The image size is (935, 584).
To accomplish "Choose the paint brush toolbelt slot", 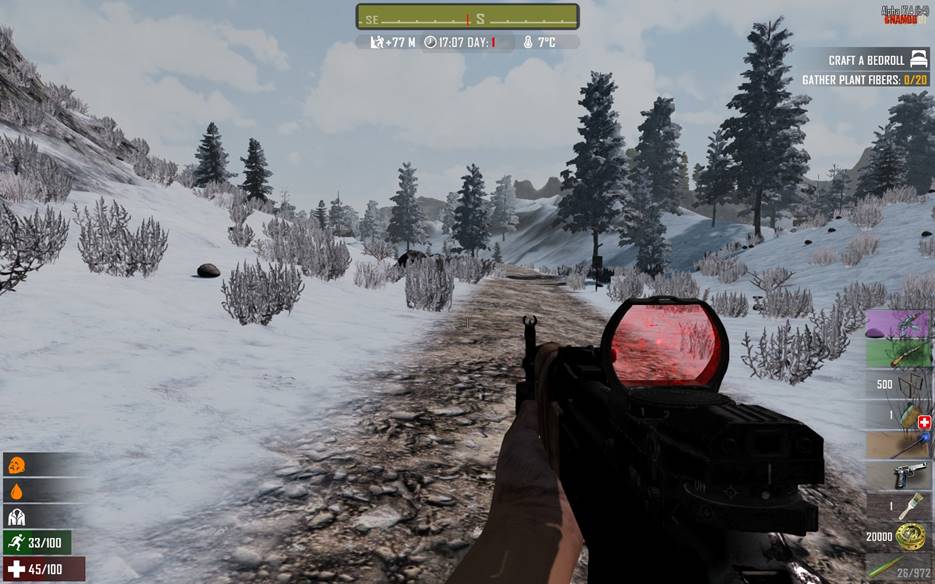I will (899, 507).
